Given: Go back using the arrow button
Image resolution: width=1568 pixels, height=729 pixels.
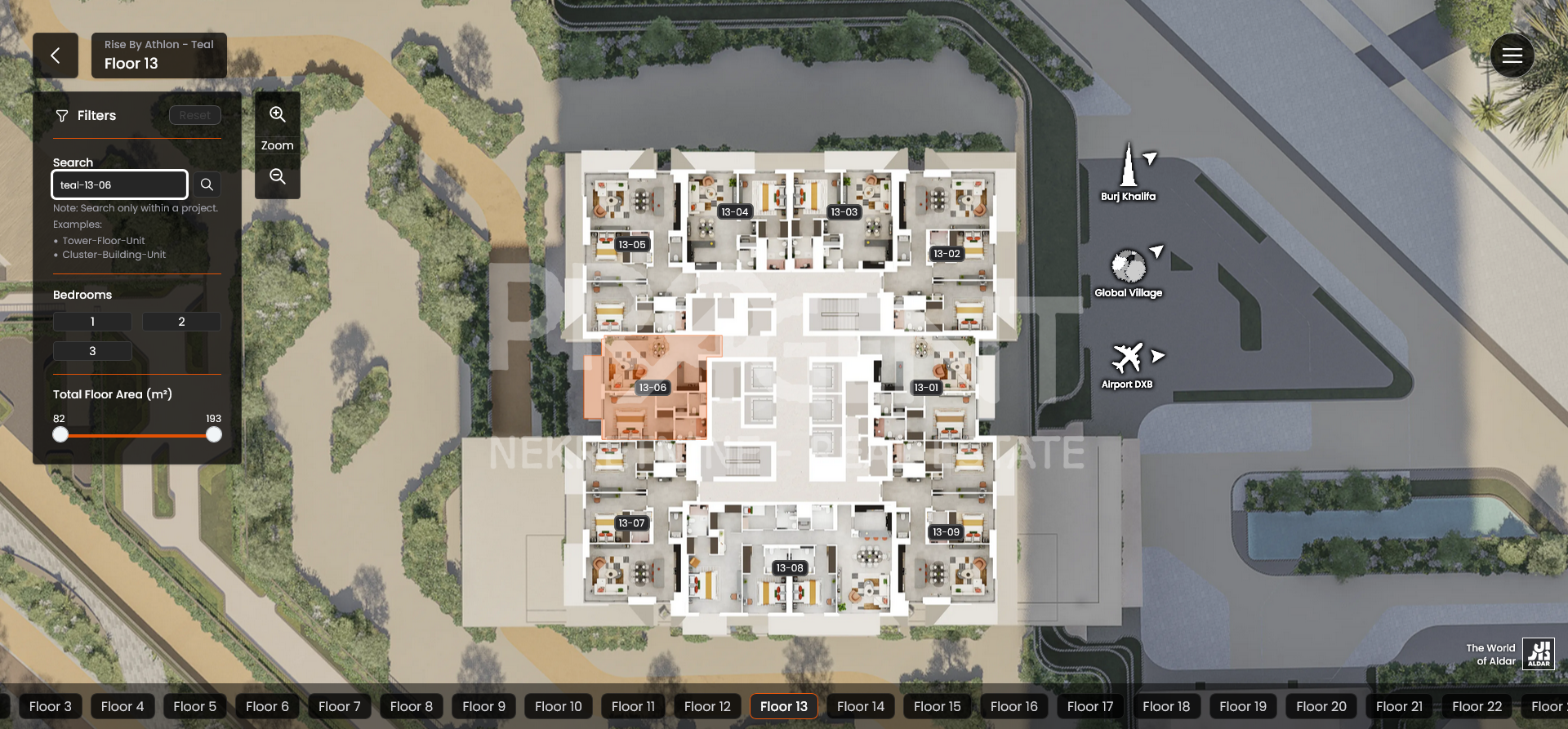Looking at the screenshot, I should 56,56.
